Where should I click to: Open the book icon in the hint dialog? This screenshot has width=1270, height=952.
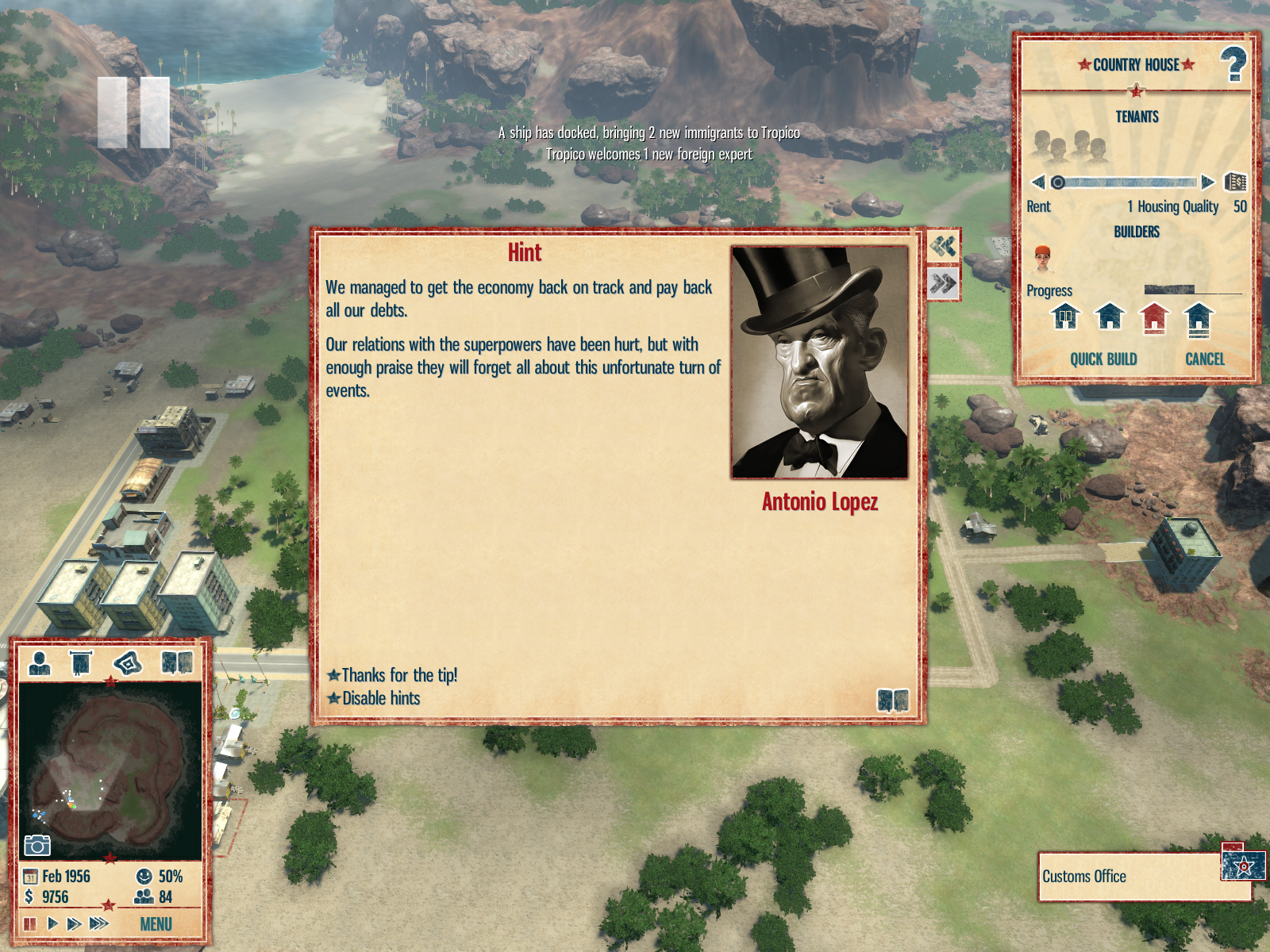(892, 701)
